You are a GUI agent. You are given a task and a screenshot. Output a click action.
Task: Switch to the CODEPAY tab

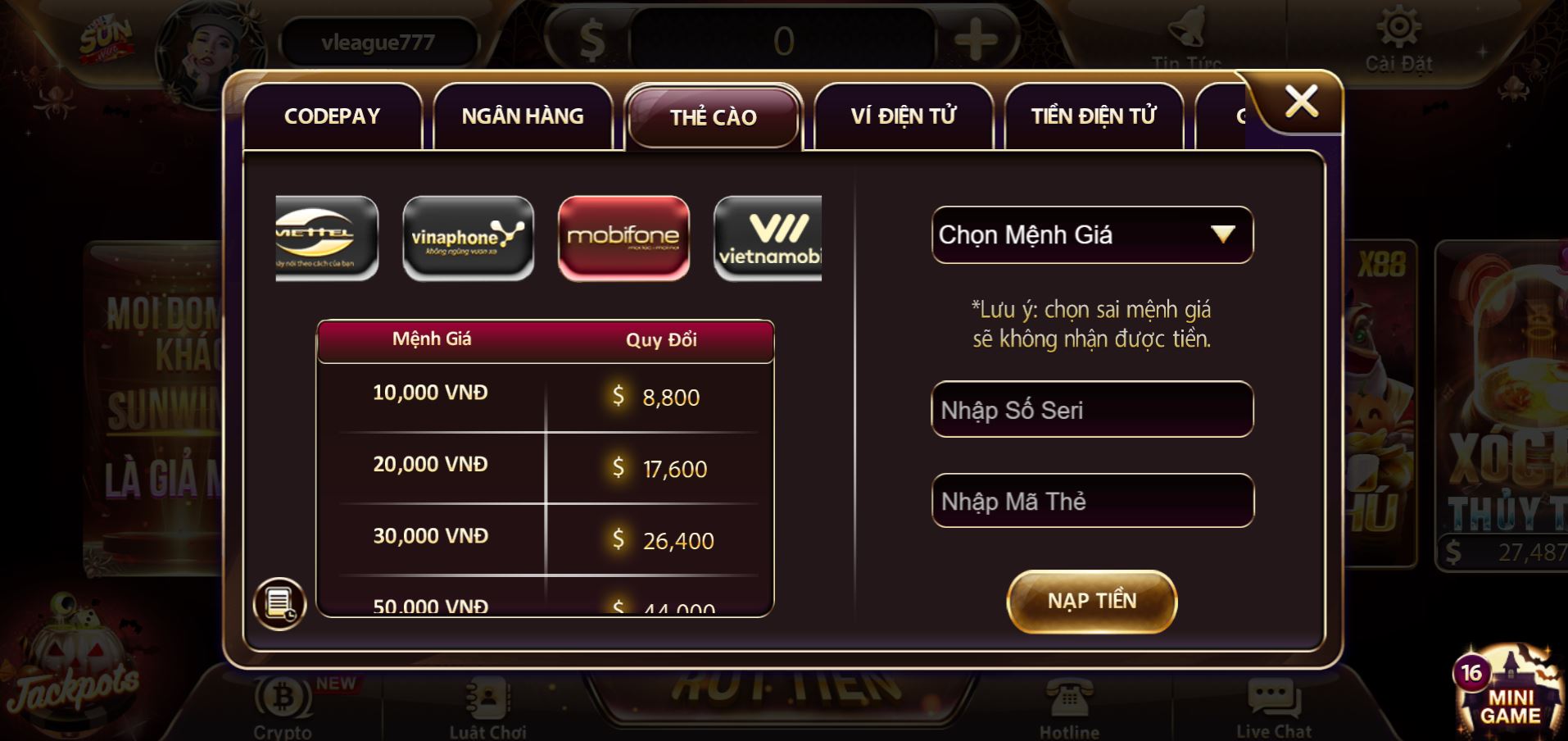pyautogui.click(x=332, y=116)
